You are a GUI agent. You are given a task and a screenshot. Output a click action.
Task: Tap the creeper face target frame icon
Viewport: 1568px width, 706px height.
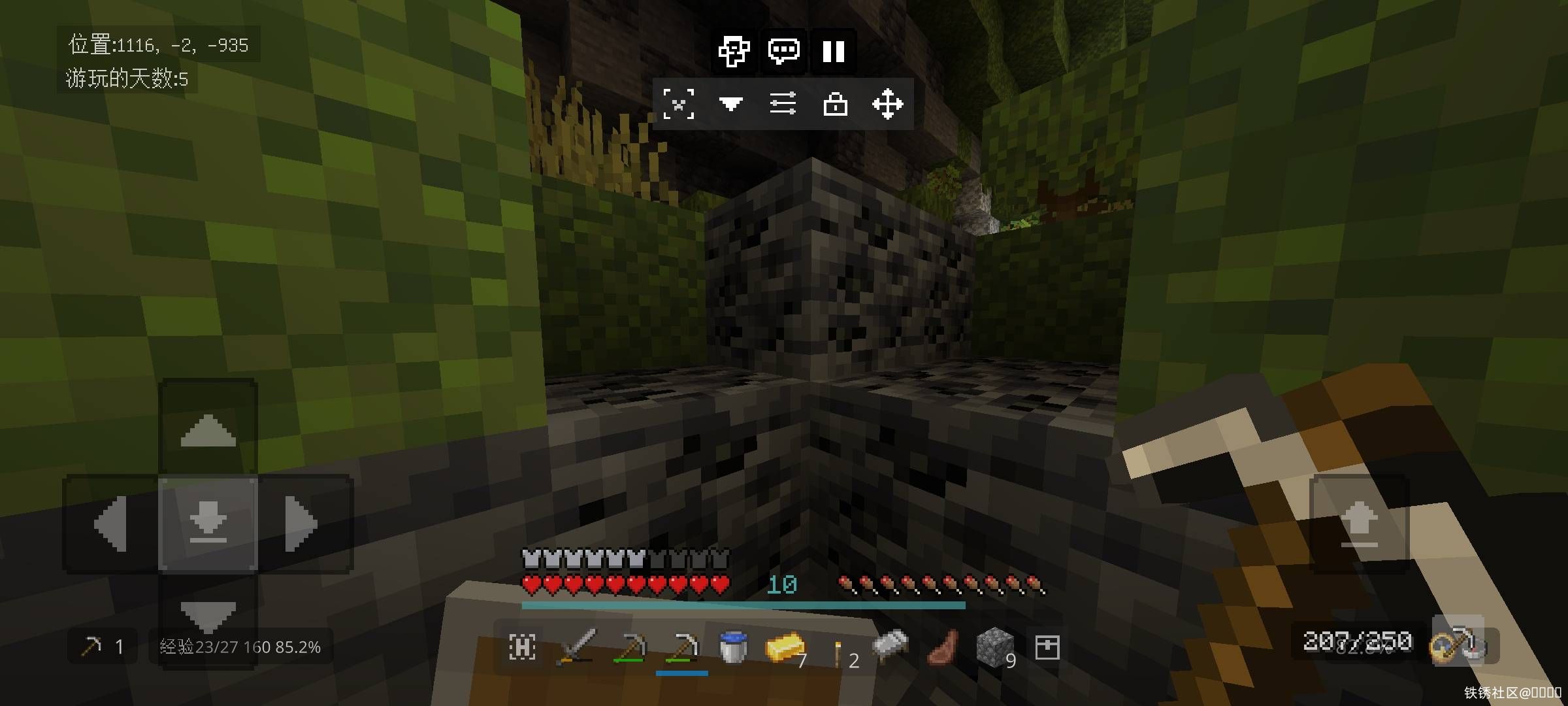pos(679,104)
